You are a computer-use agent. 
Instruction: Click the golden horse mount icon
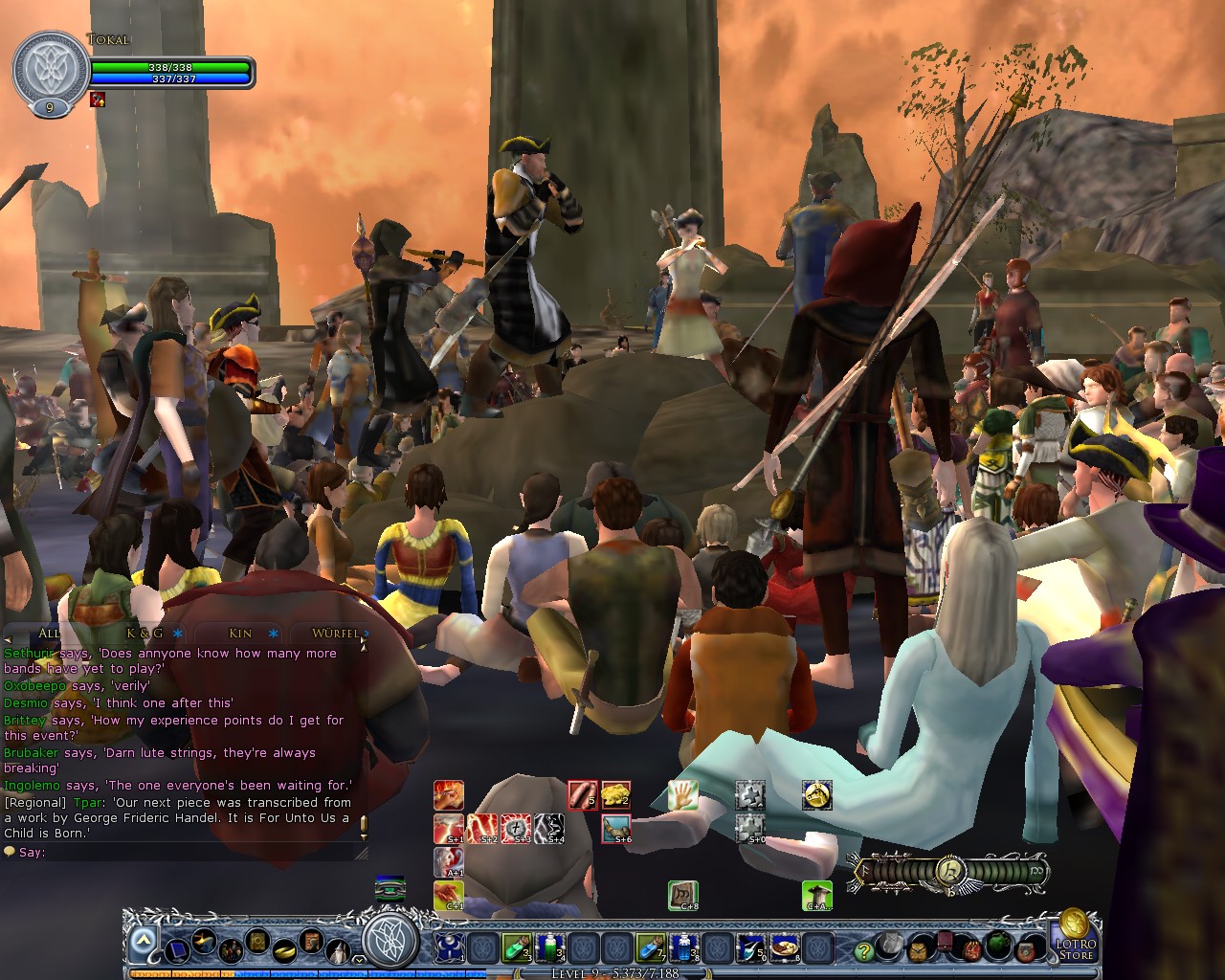pyautogui.click(x=816, y=794)
